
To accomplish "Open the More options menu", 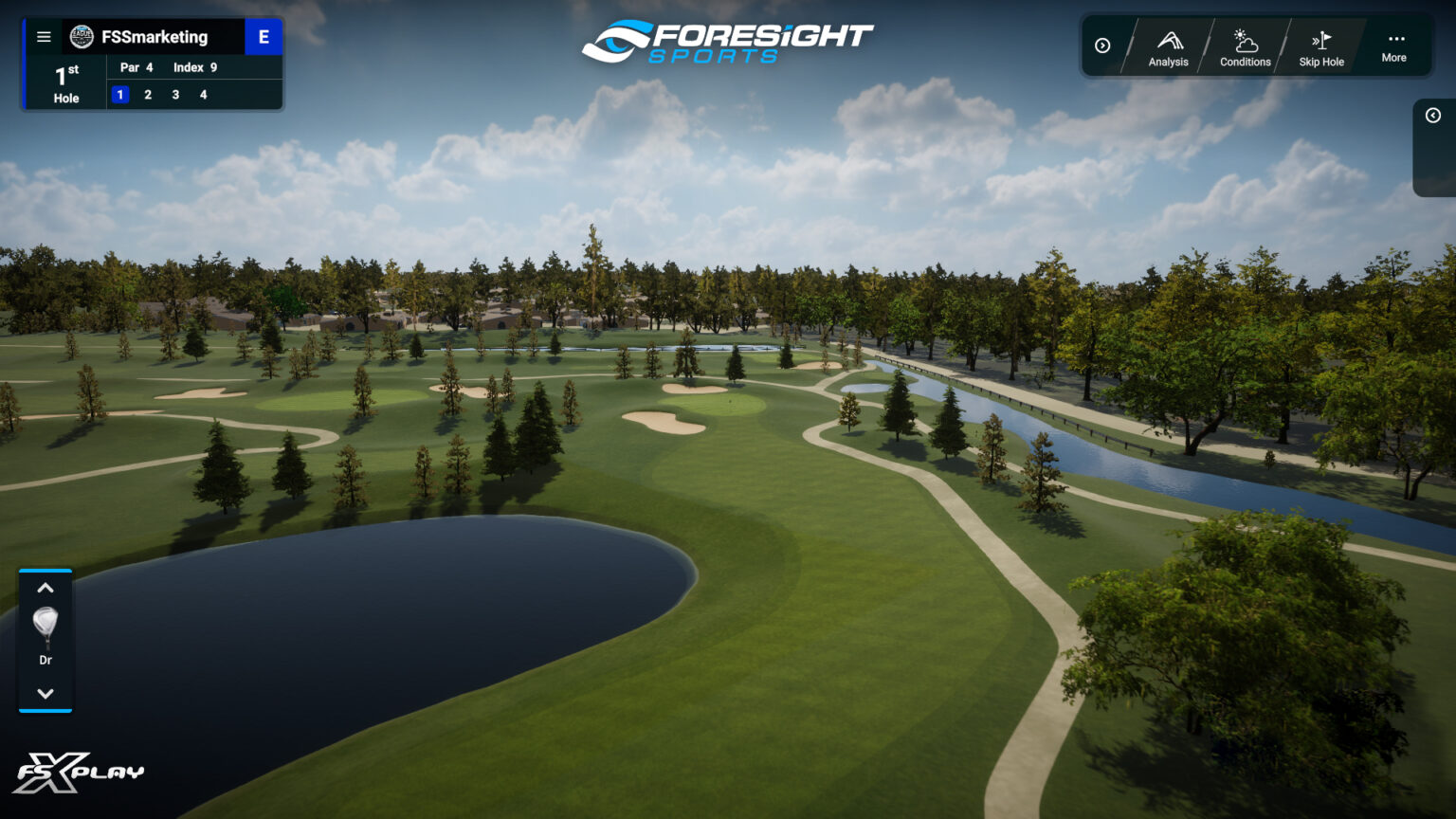I will click(x=1394, y=45).
